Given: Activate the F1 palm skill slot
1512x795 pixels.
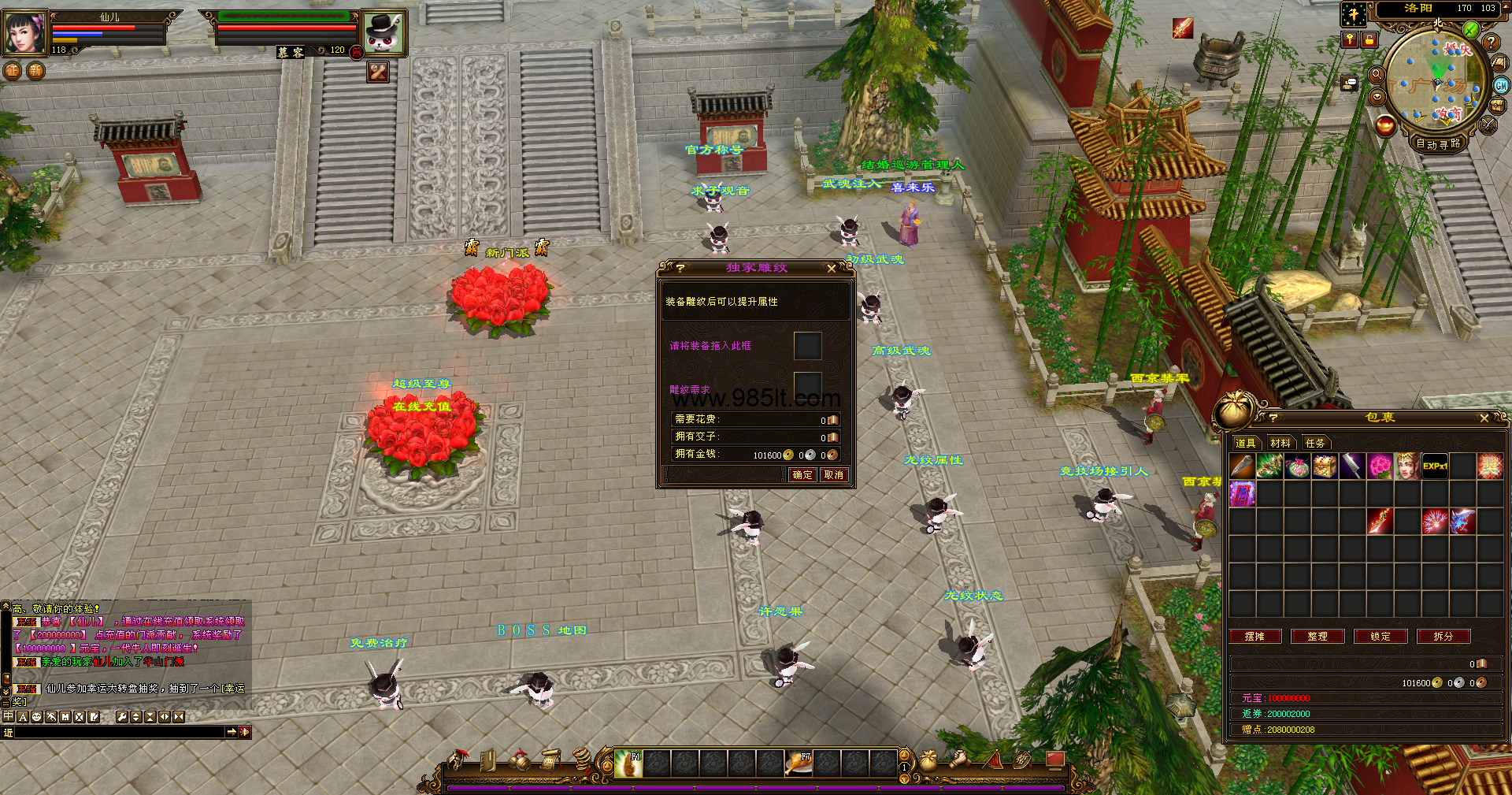Looking at the screenshot, I should point(628,763).
